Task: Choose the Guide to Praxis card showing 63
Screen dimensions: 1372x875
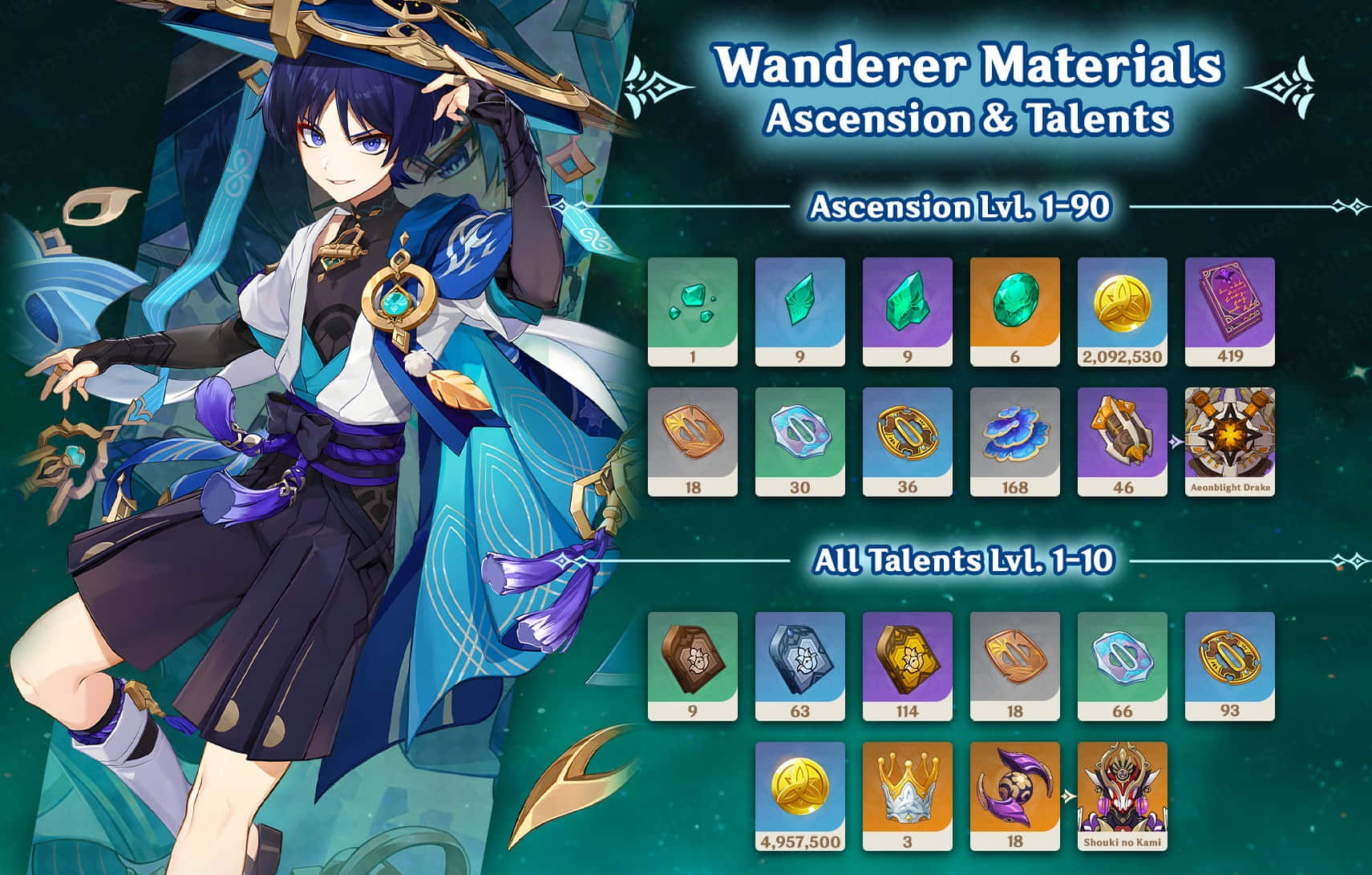Action: tap(799, 666)
